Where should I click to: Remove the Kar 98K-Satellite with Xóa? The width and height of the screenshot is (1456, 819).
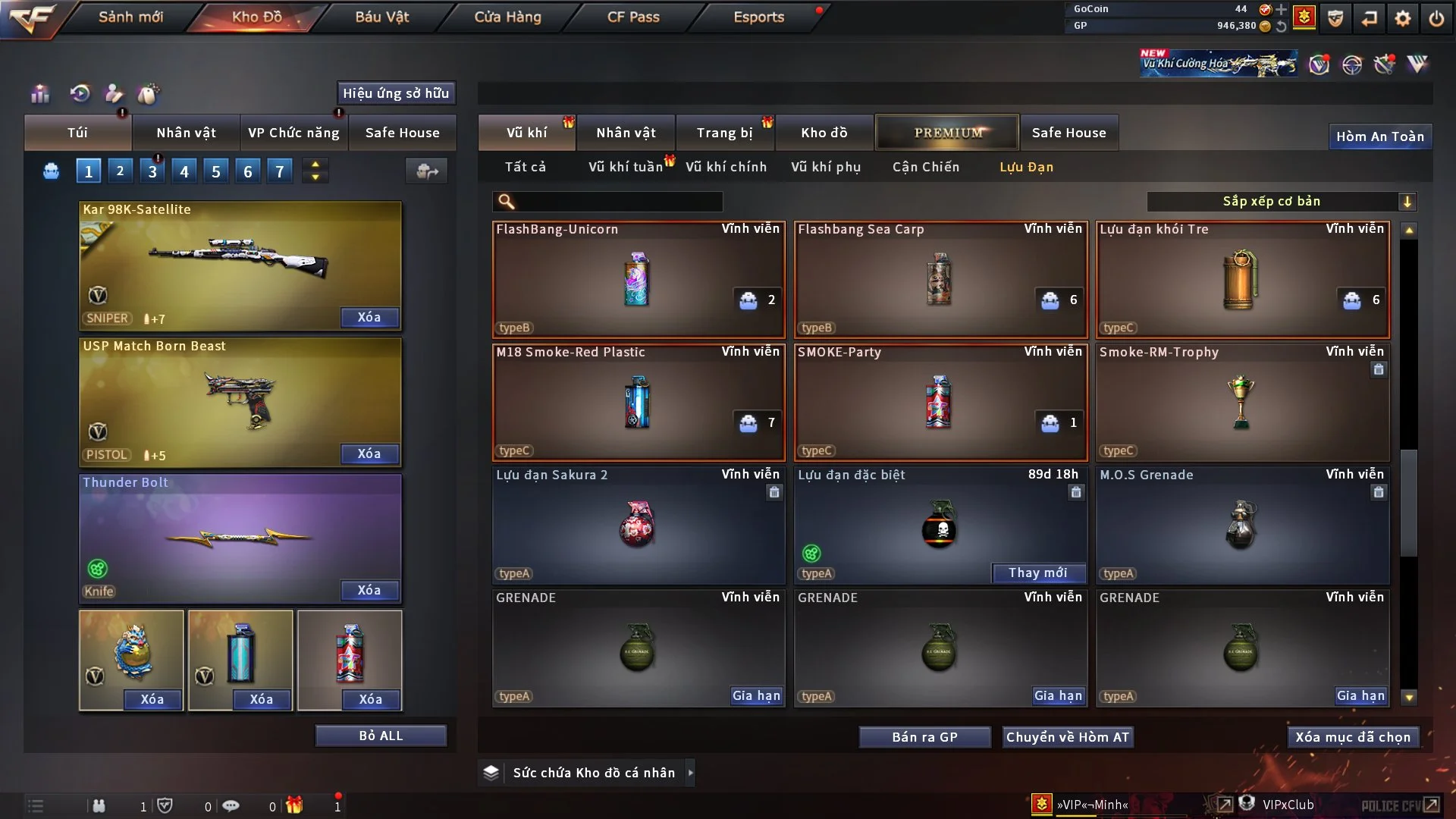coord(369,317)
